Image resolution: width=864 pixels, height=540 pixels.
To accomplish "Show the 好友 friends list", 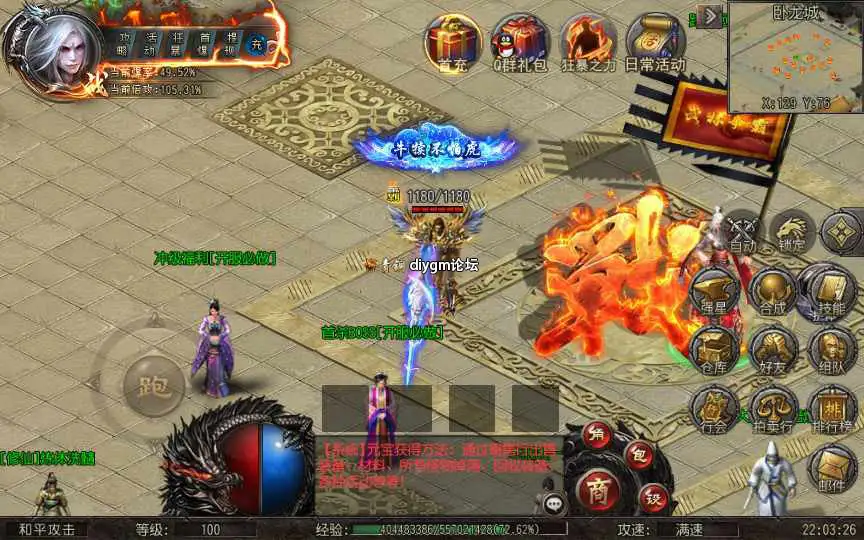I will pos(772,350).
